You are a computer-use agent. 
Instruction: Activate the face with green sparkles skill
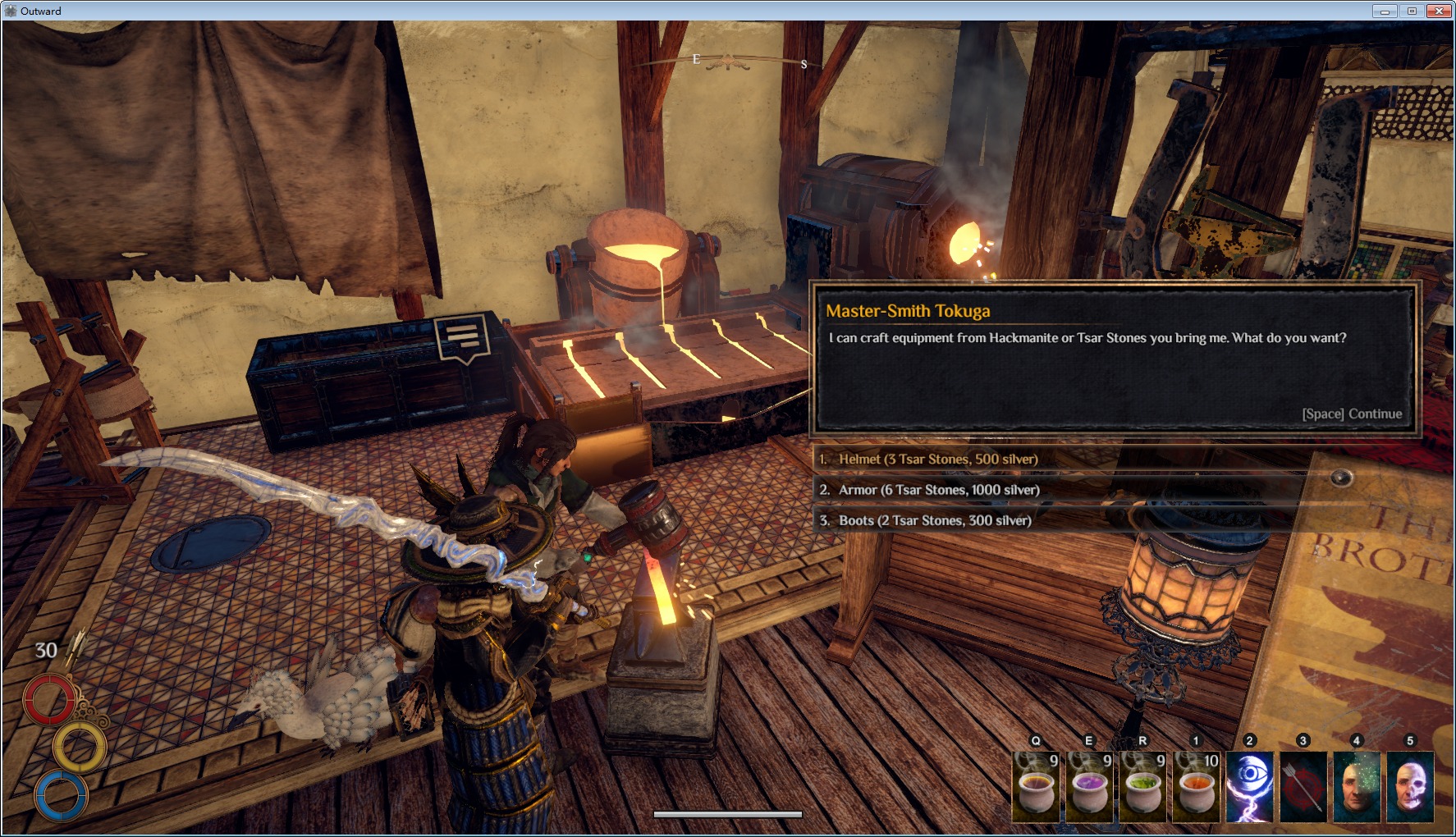(x=1357, y=787)
